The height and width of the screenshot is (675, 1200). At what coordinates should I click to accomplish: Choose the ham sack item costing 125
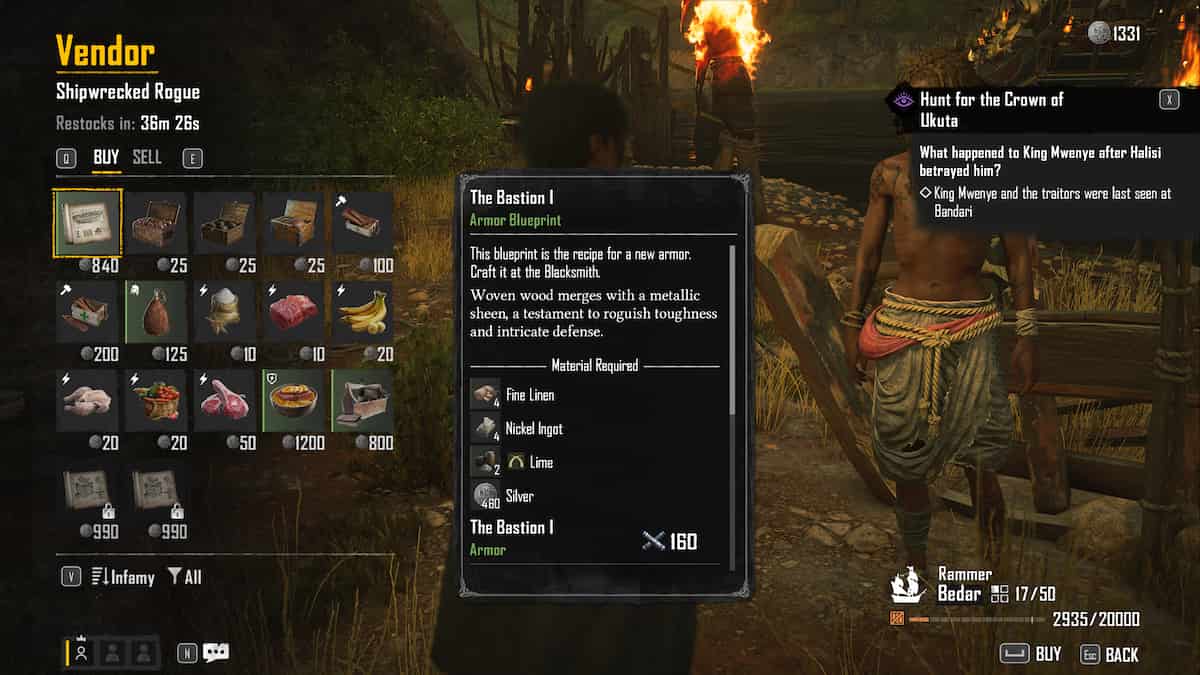pos(158,312)
